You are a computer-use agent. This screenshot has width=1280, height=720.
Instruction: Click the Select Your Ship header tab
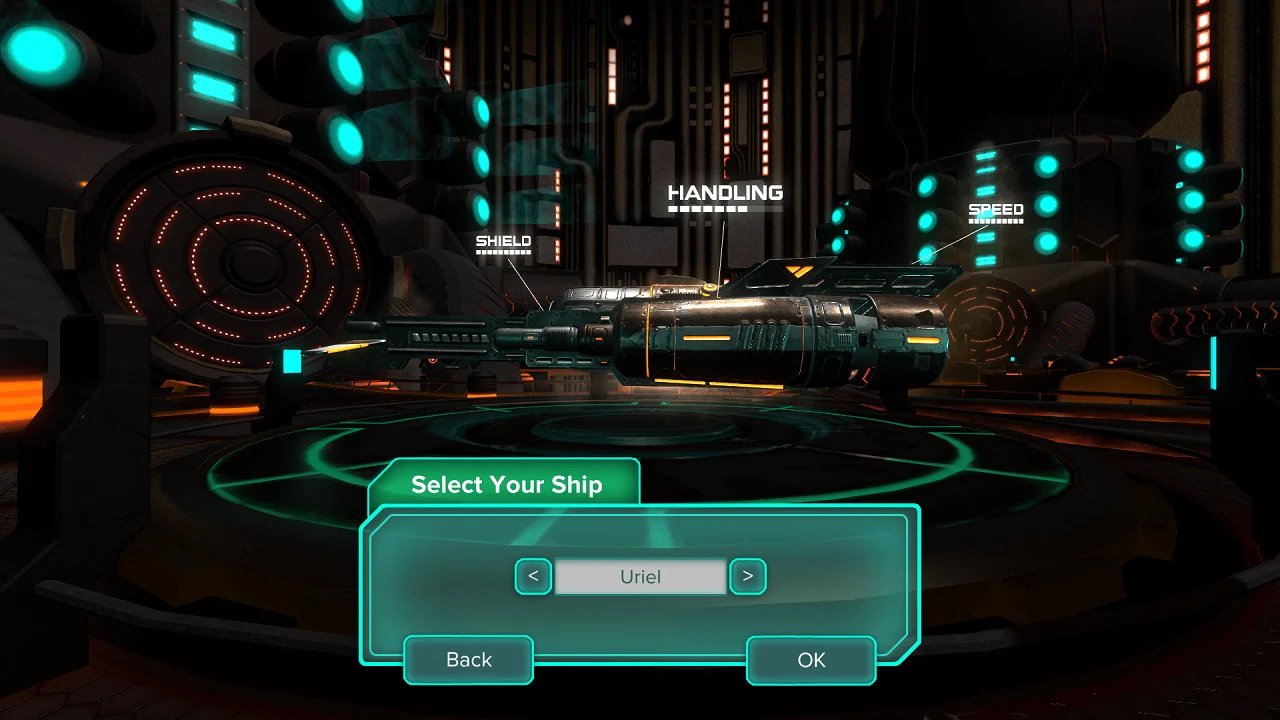pos(505,484)
